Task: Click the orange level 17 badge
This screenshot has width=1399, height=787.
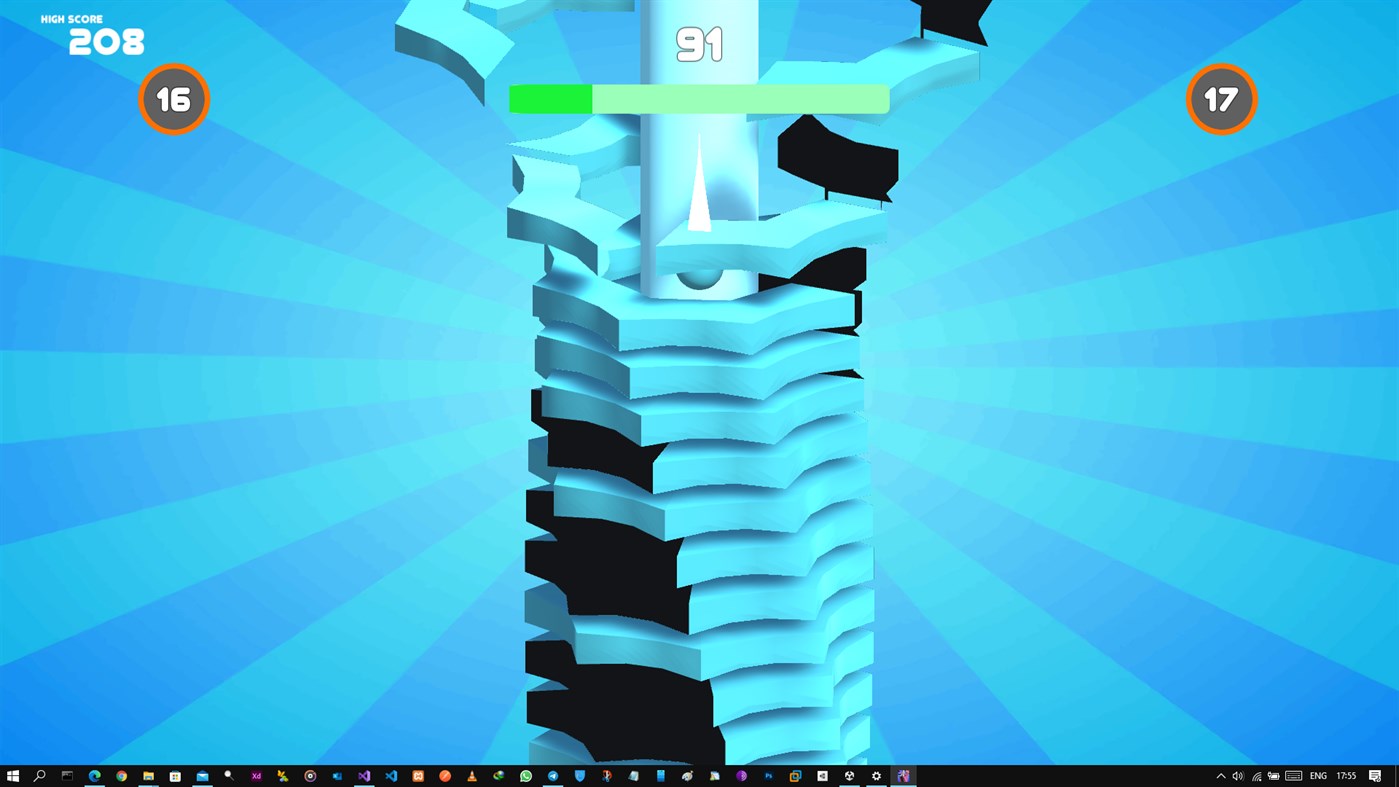Action: (1221, 99)
